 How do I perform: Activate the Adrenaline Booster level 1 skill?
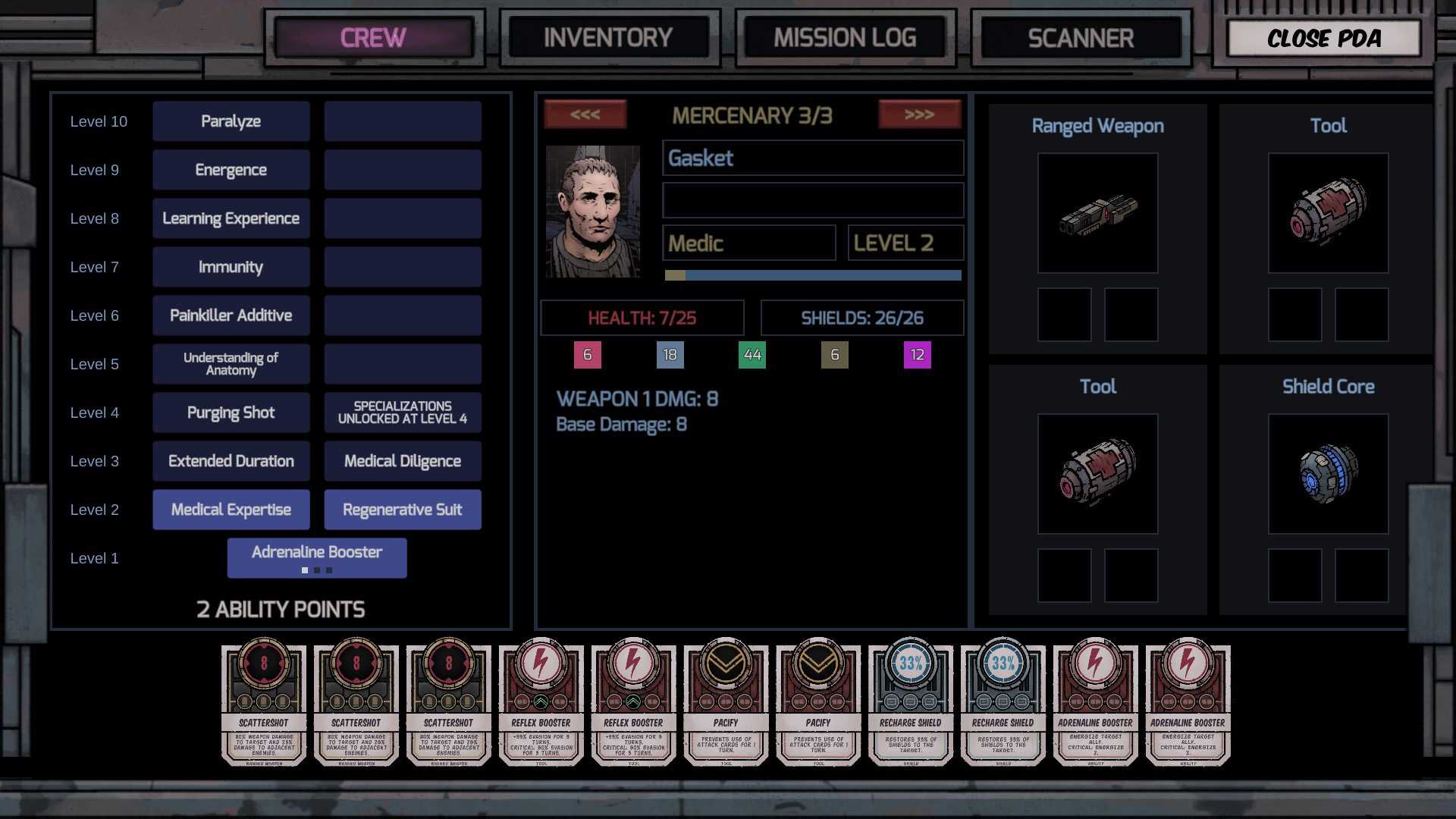tap(316, 552)
